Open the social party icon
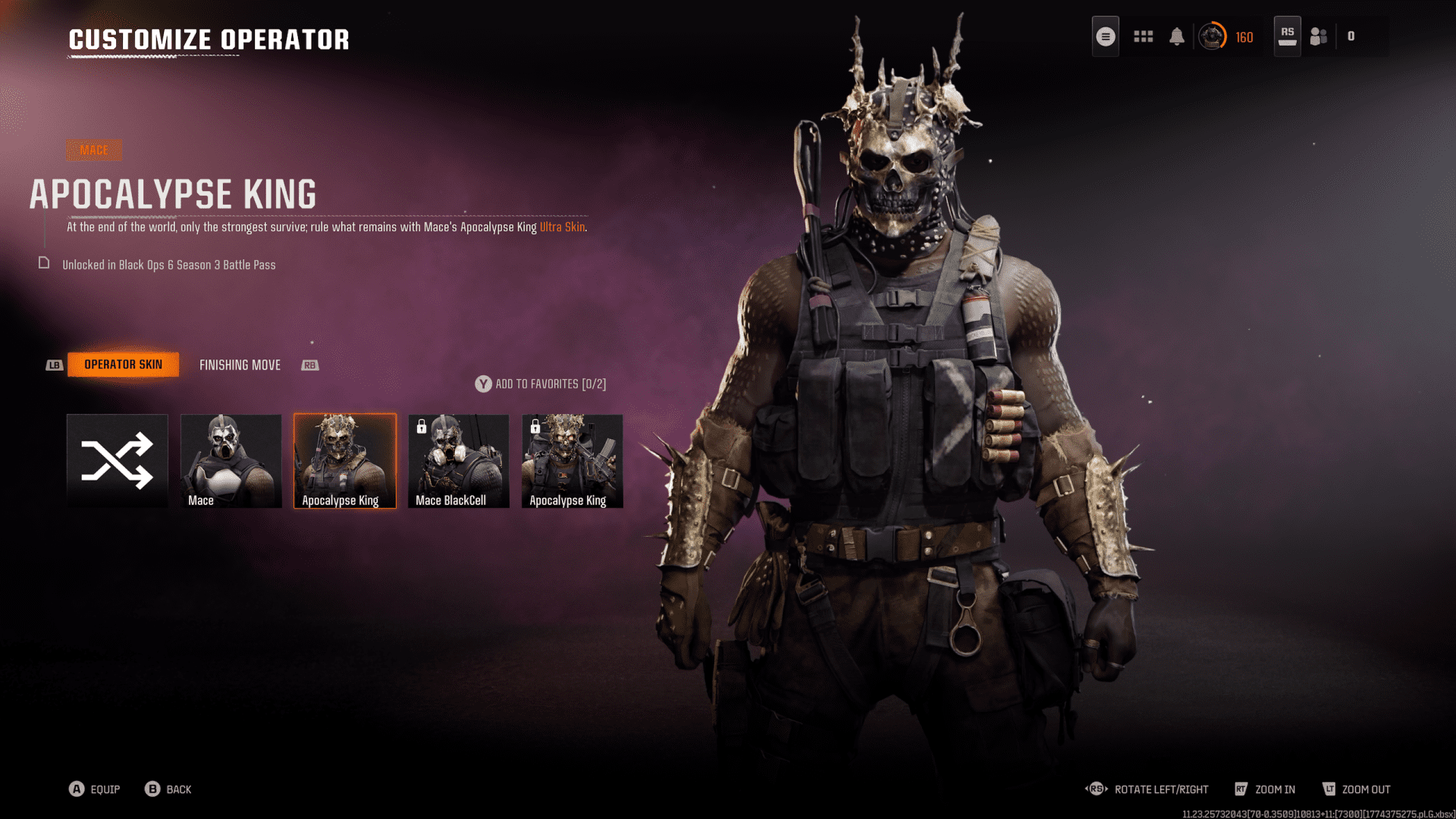The width and height of the screenshot is (1456, 819). 1319,36
